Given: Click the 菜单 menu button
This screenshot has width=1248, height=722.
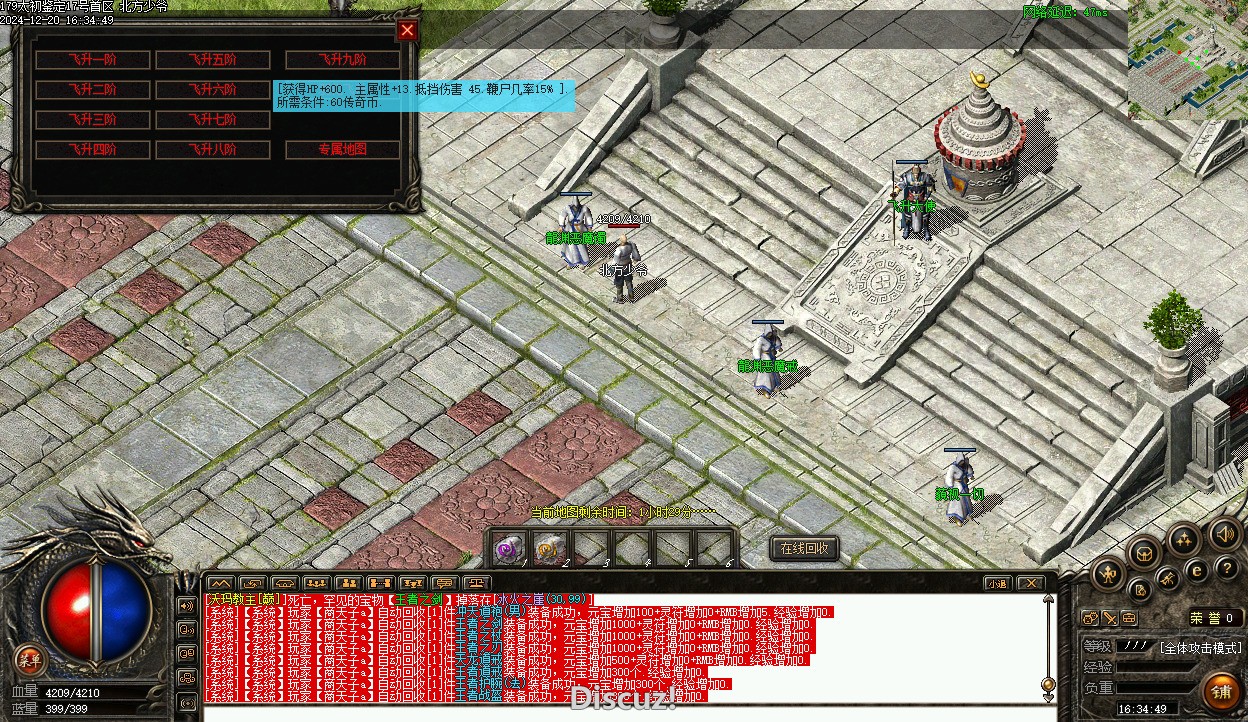Looking at the screenshot, I should 30,659.
